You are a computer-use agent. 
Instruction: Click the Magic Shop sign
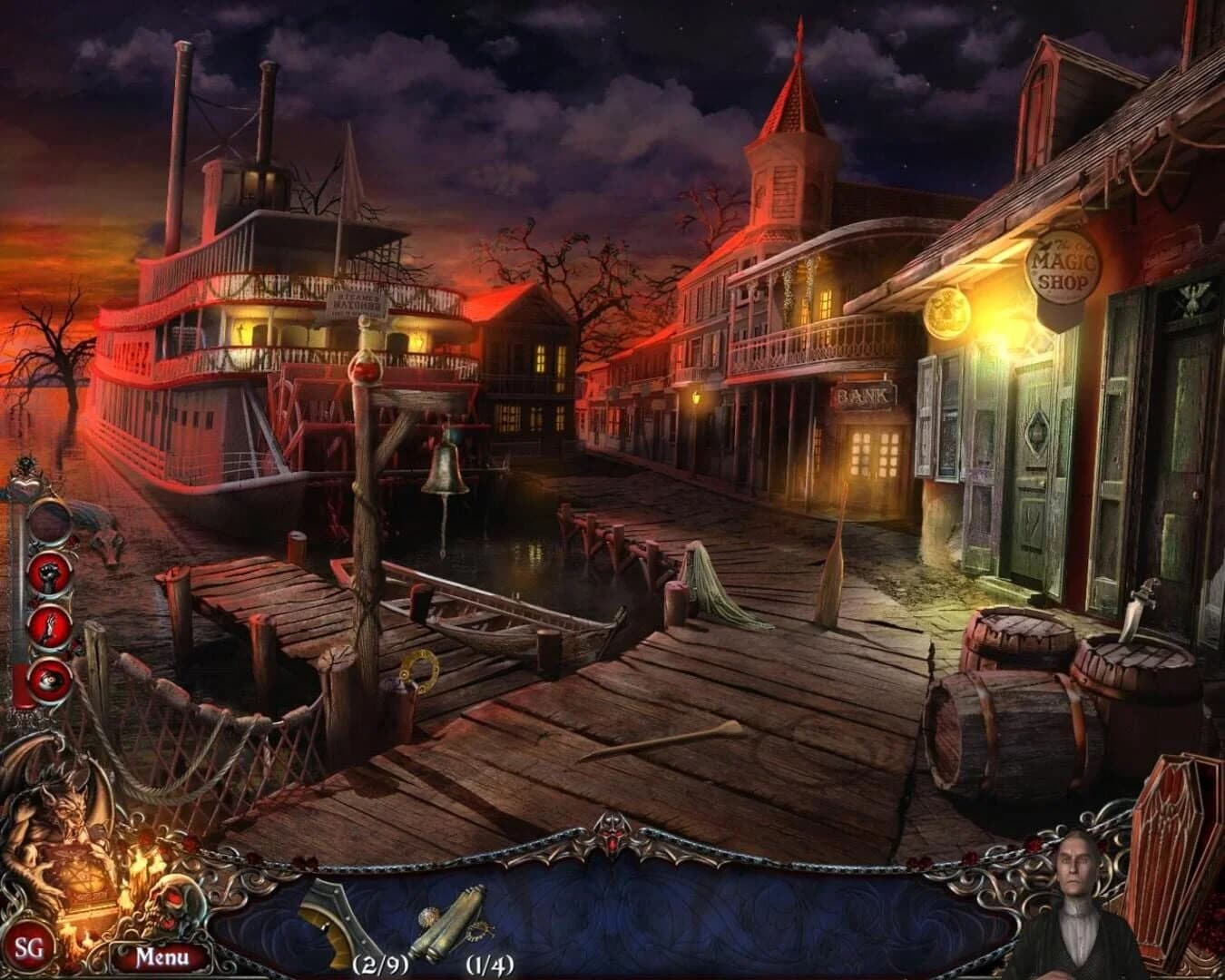click(1063, 265)
